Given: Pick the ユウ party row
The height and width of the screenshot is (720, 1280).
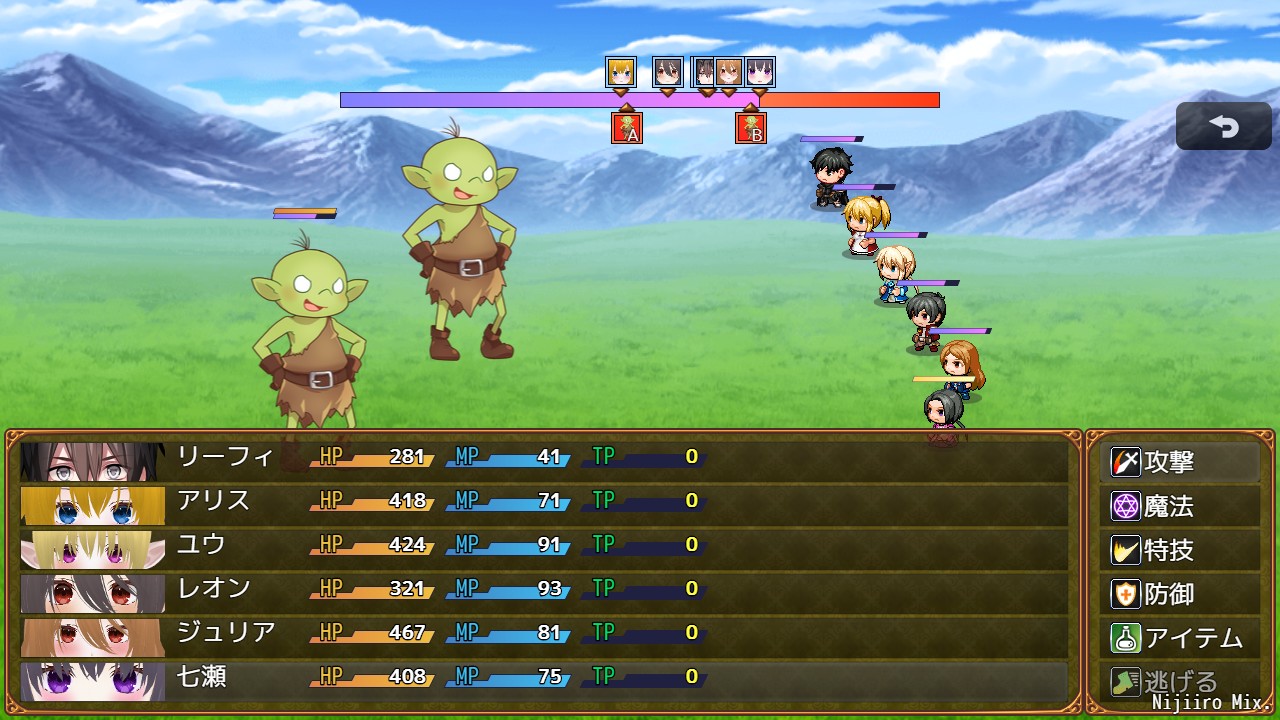Looking at the screenshot, I should click(544, 546).
